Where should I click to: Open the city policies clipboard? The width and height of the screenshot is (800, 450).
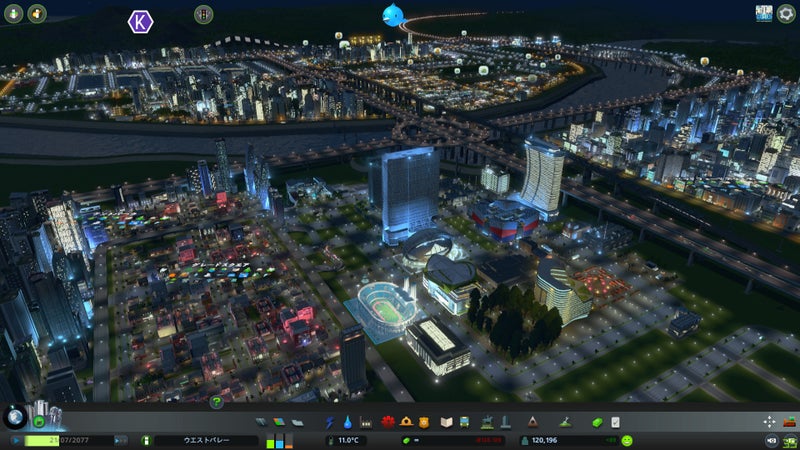615,422
